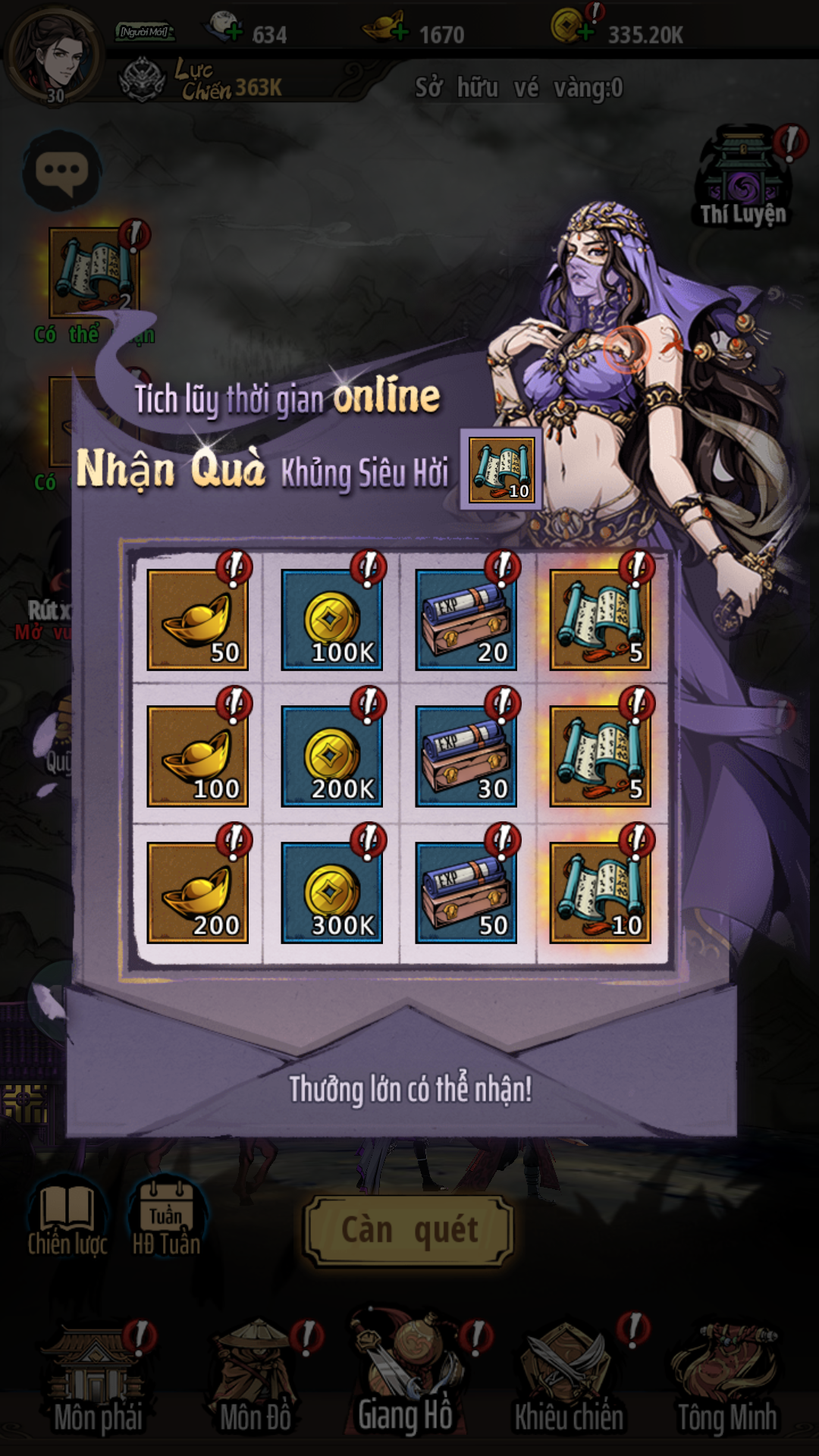Image resolution: width=819 pixels, height=1456 pixels.
Task: Claim the 10 scrolls grid reward
Action: point(600,893)
